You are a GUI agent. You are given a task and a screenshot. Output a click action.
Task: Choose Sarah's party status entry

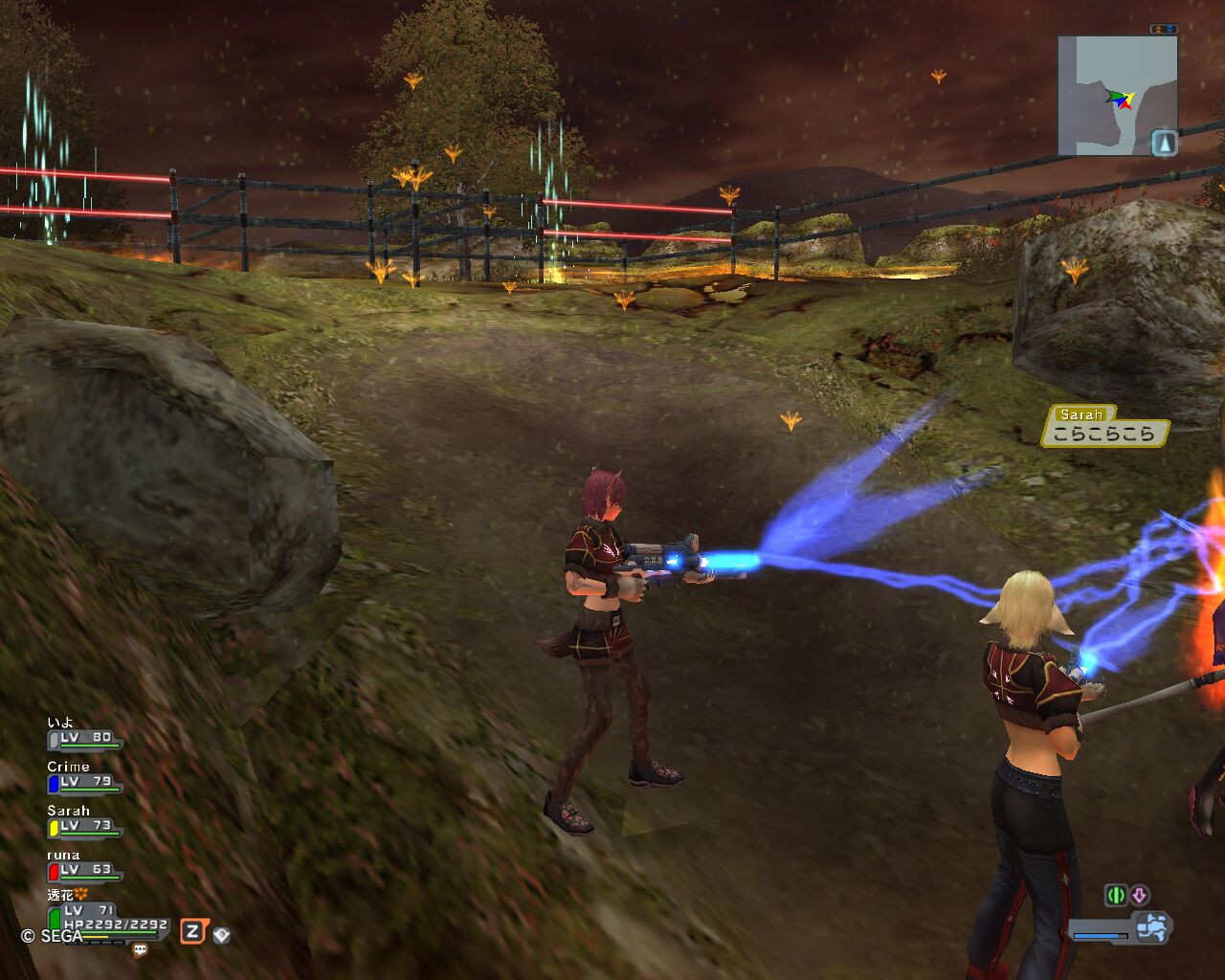(x=84, y=825)
